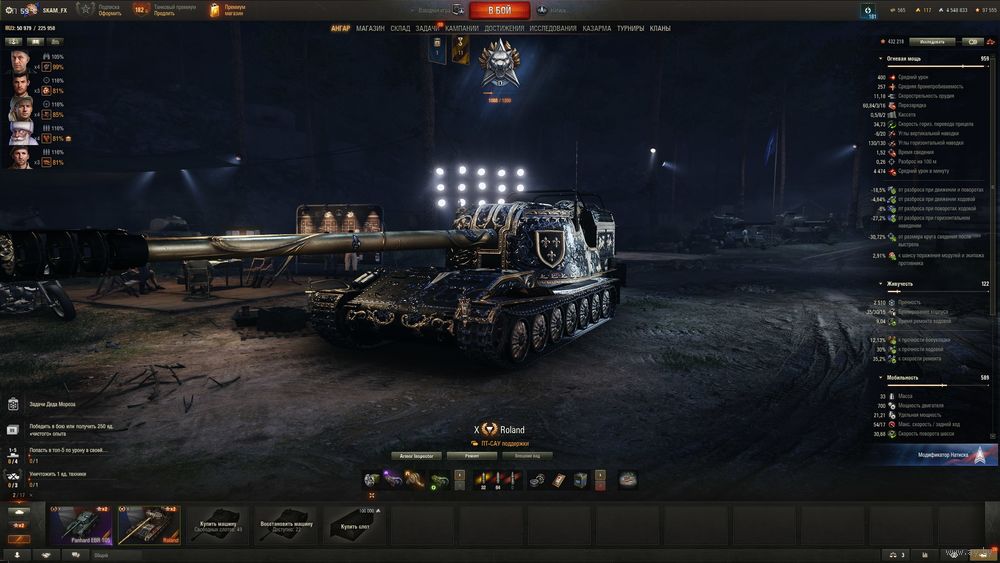Open the ТУРНИРЫ tab
1000x563 pixels.
[x=631, y=29]
